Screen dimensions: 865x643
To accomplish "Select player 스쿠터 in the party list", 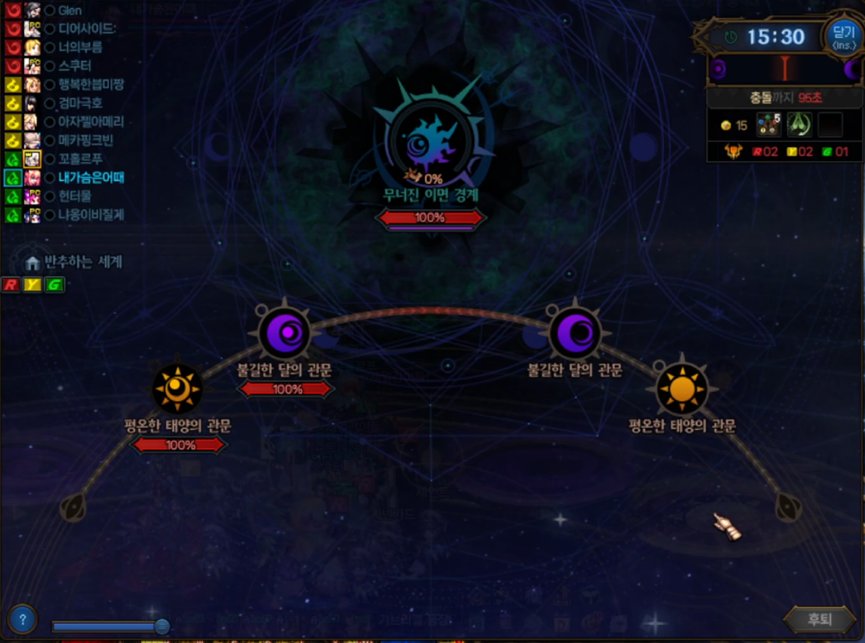I will click(79, 65).
